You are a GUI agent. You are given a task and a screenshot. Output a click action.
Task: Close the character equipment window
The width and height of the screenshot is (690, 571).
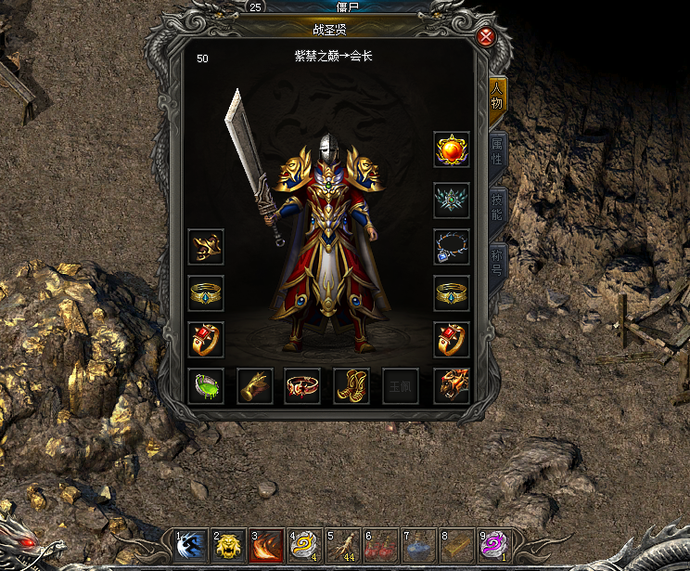click(486, 37)
